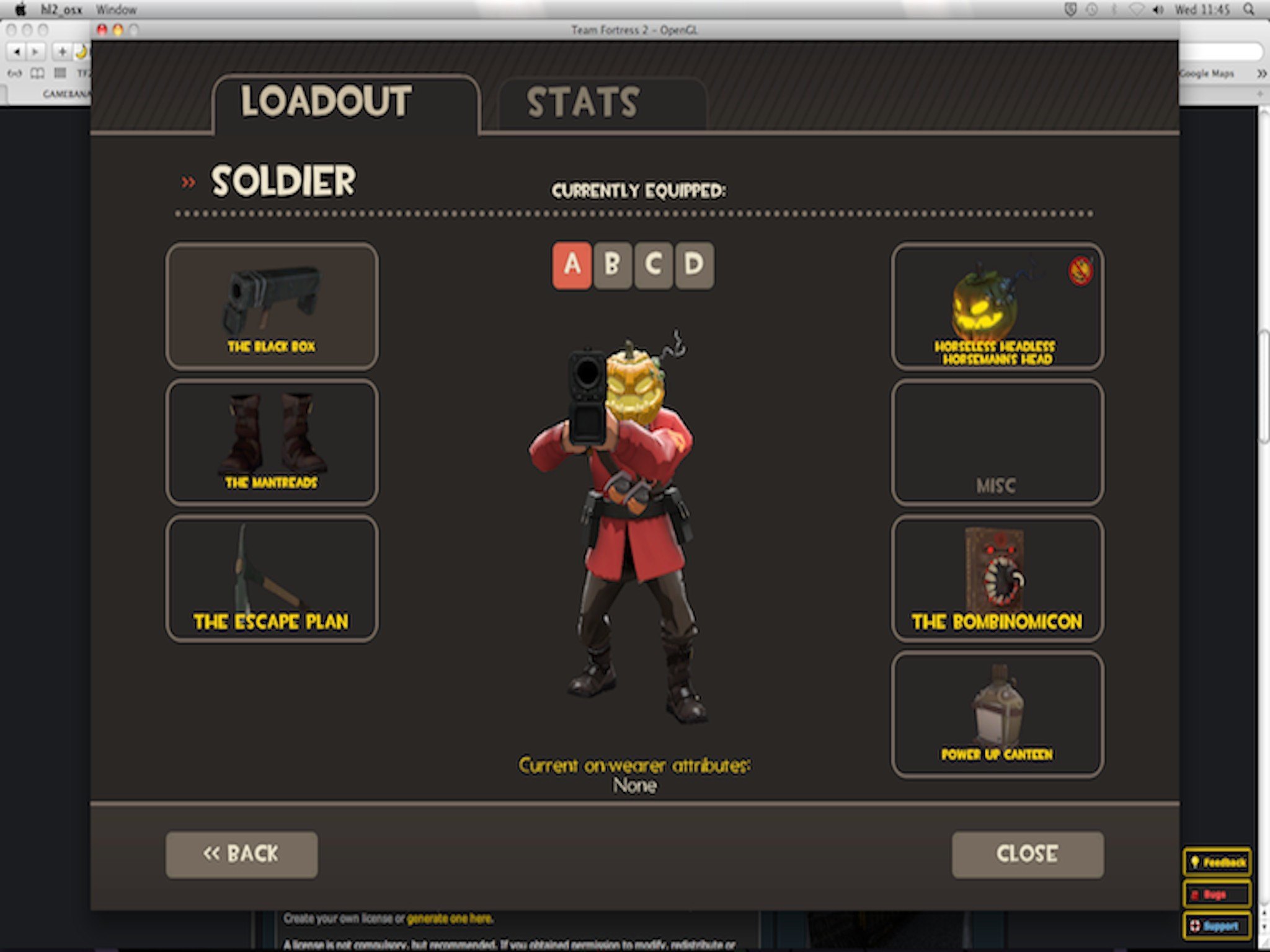Open The Bombinomicon item slot

click(997, 578)
